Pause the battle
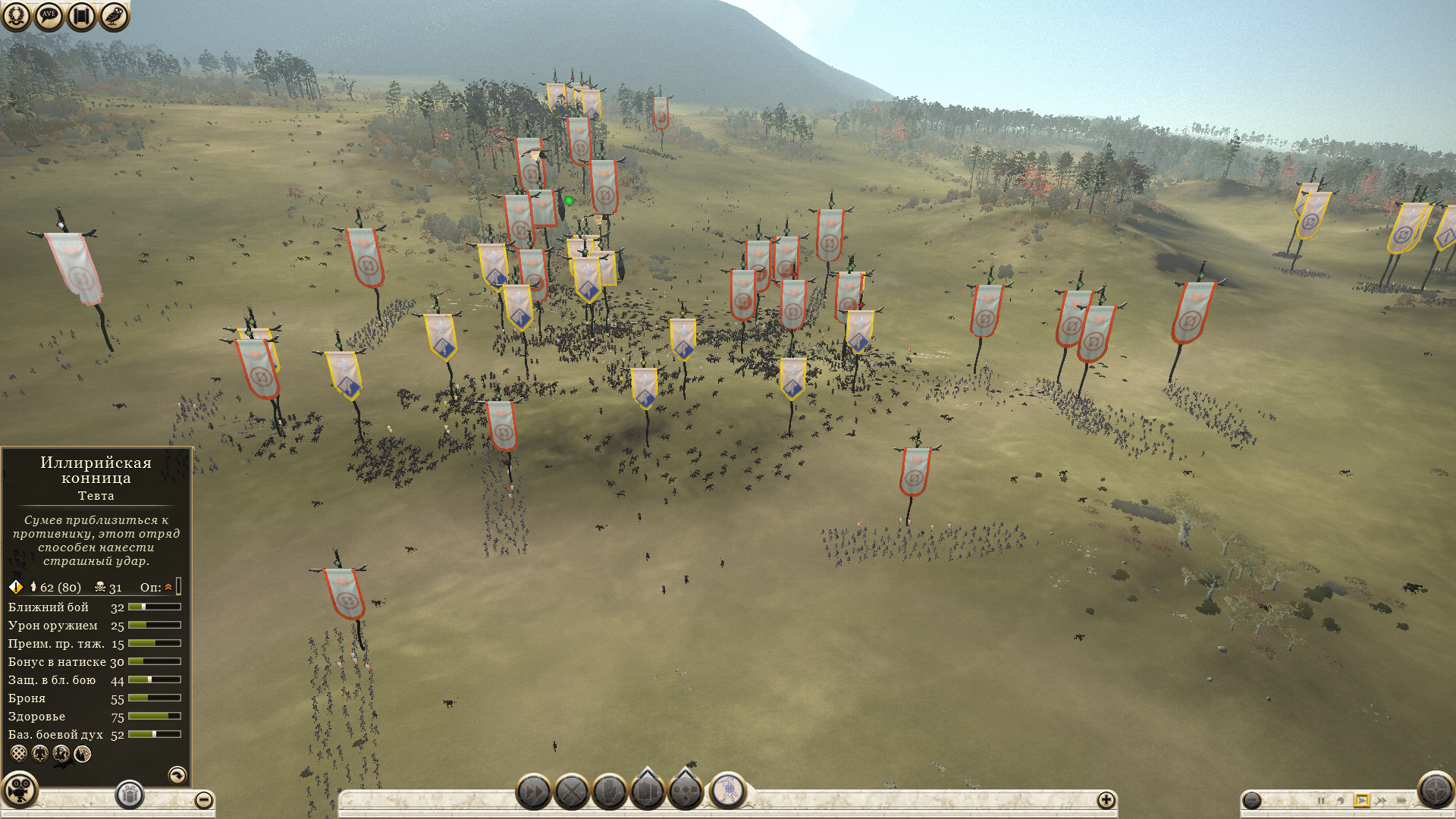The image size is (1456, 819). click(x=1321, y=800)
